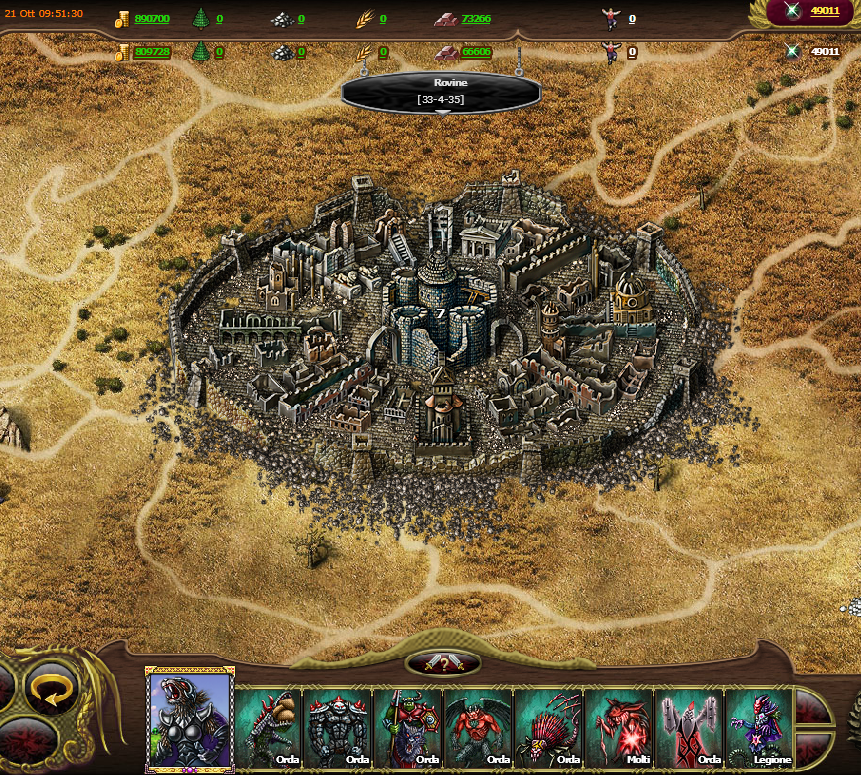Select the gray twin-tower Orda unit slot
Image resolution: width=861 pixels, height=775 pixels.
pos(688,727)
